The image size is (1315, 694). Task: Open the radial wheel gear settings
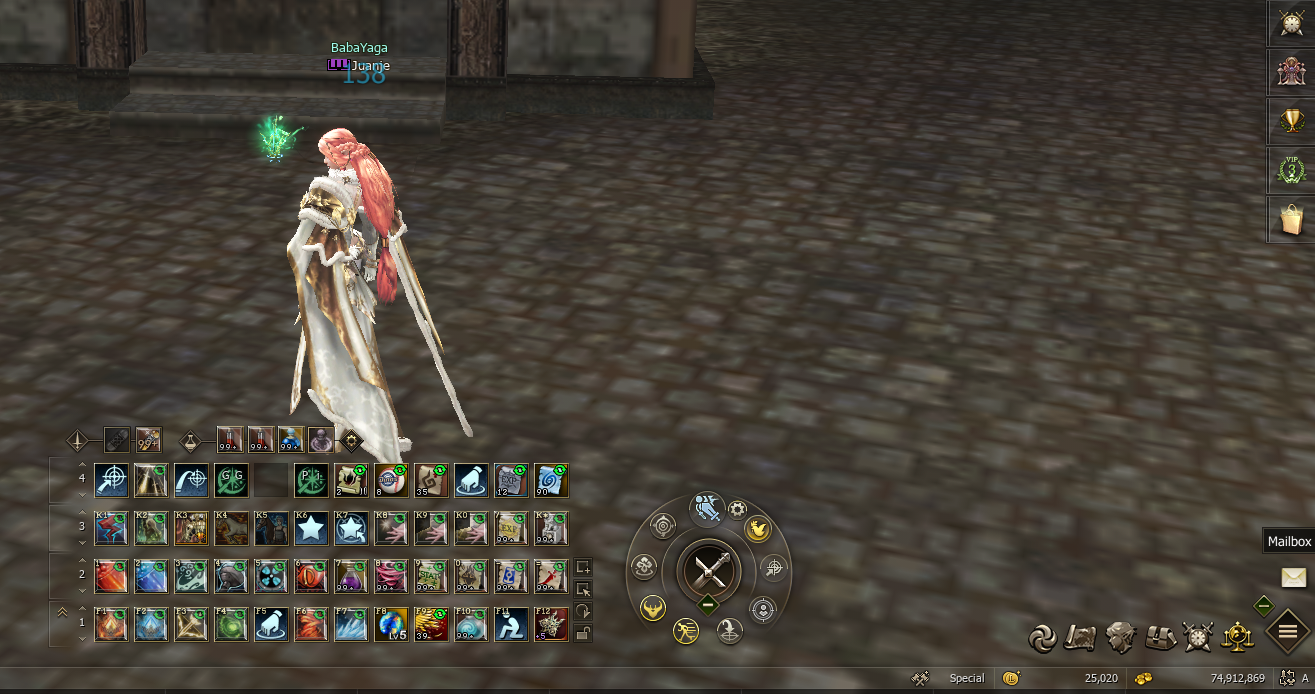tap(737, 509)
